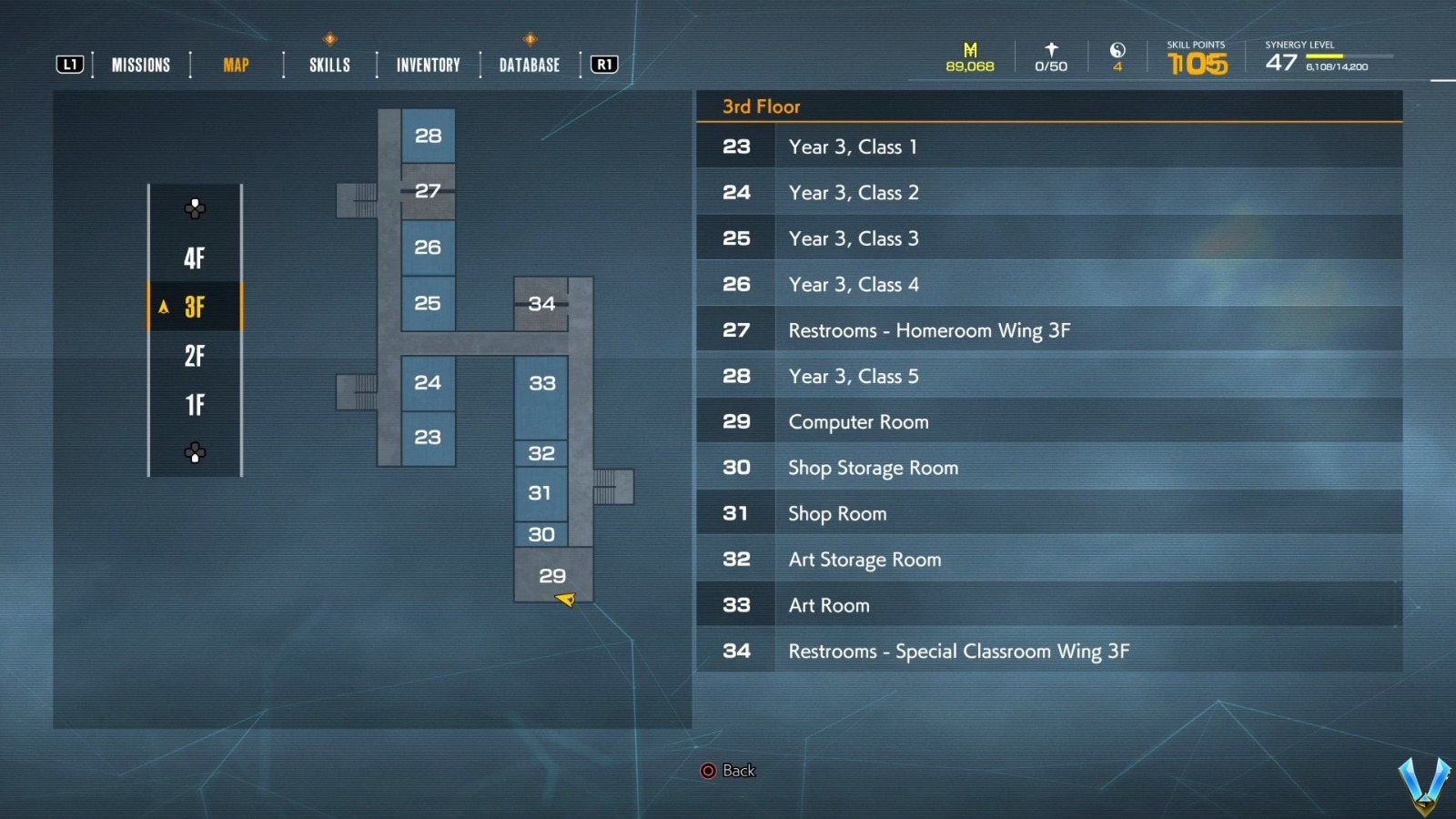Image resolution: width=1456 pixels, height=819 pixels.
Task: Select room 34 on the map
Action: pyautogui.click(x=542, y=304)
